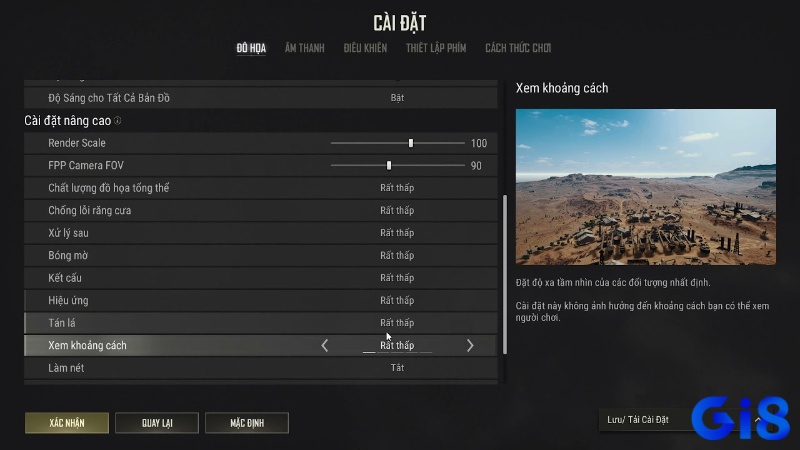The height and width of the screenshot is (450, 800).
Task: Confirm settings with Xác Nhận button
Action: click(x=67, y=423)
